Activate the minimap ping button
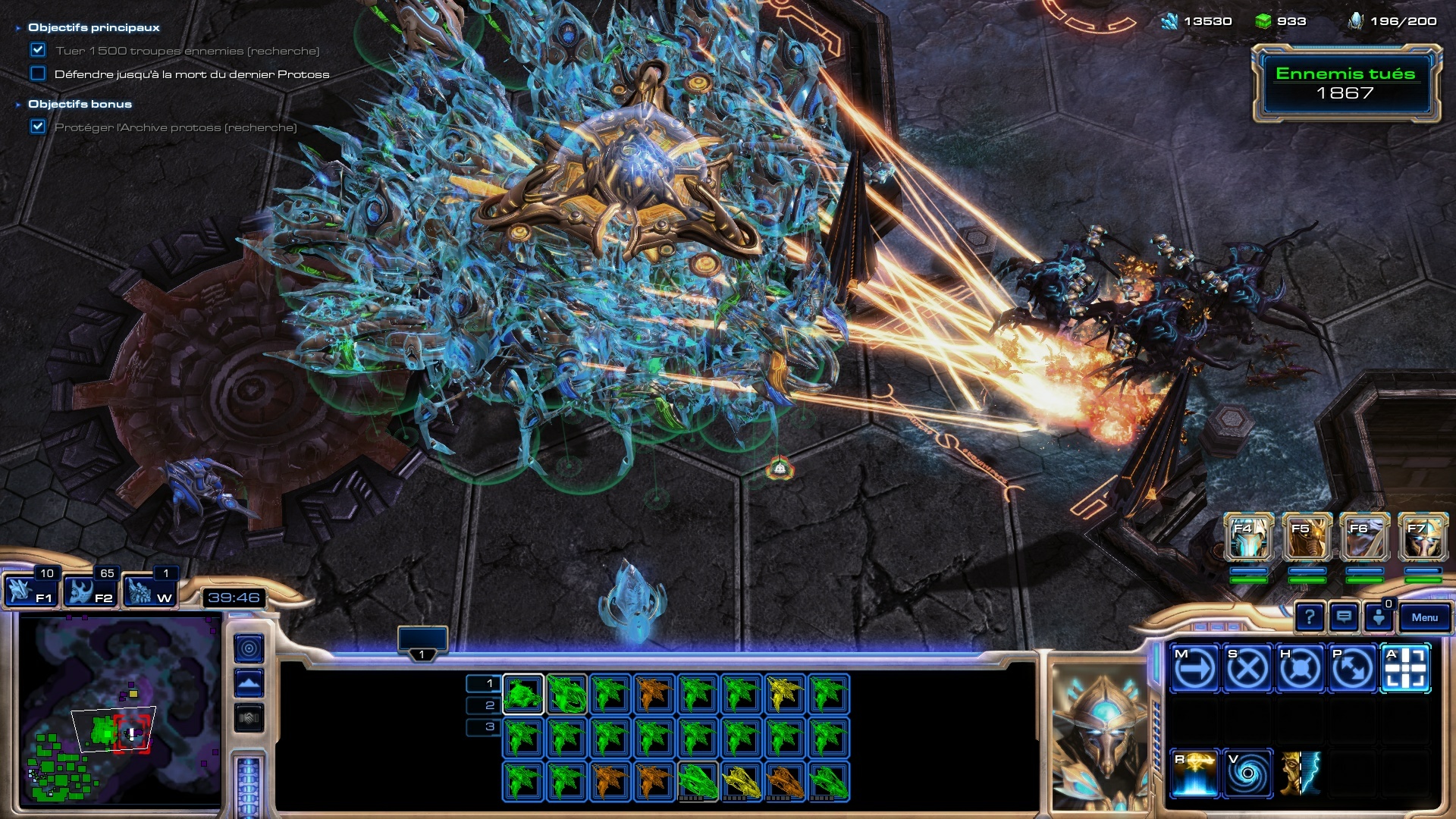Screen dimensions: 1456x819 pos(249,648)
